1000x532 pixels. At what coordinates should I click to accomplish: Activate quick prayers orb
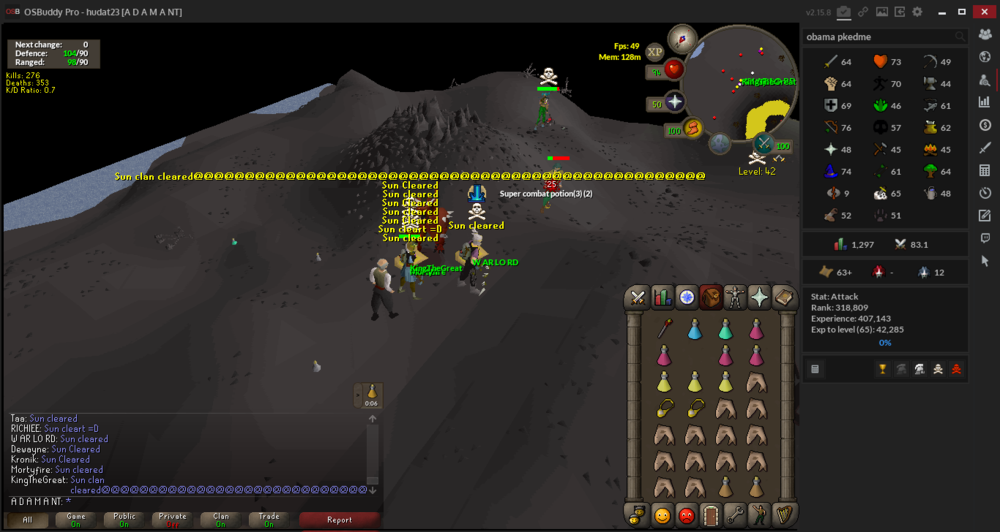(x=675, y=103)
